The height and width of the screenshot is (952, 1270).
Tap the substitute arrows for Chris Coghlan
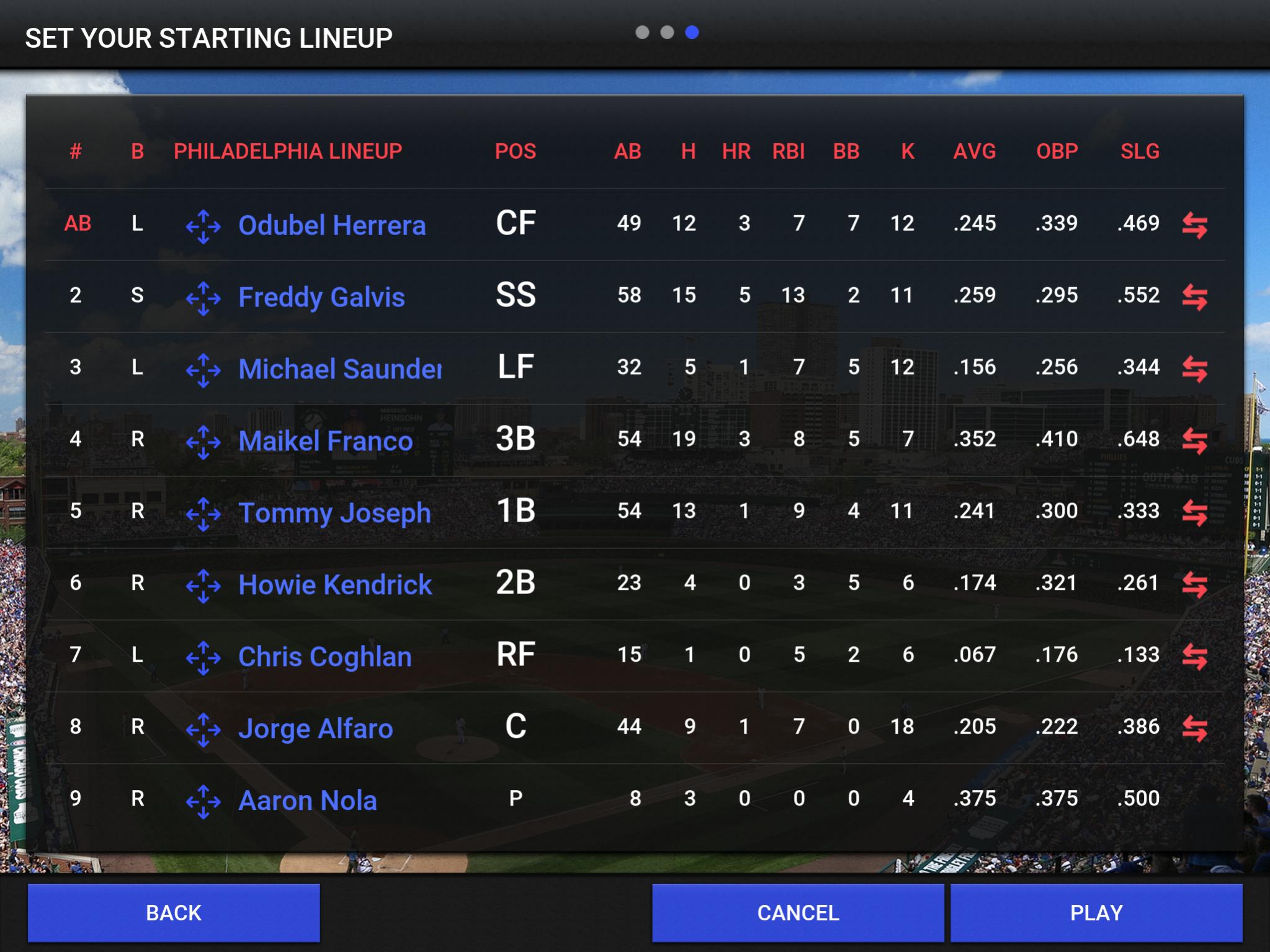pyautogui.click(x=1194, y=657)
